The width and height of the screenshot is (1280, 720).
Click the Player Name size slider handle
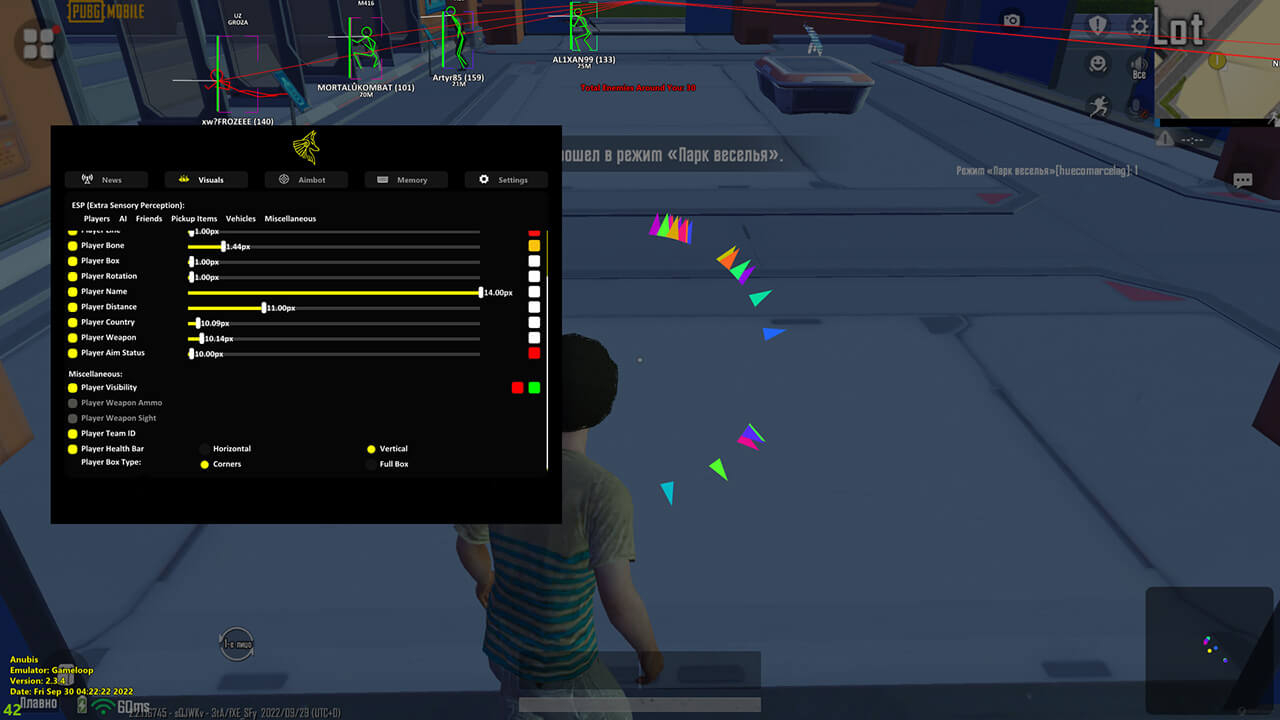483,292
